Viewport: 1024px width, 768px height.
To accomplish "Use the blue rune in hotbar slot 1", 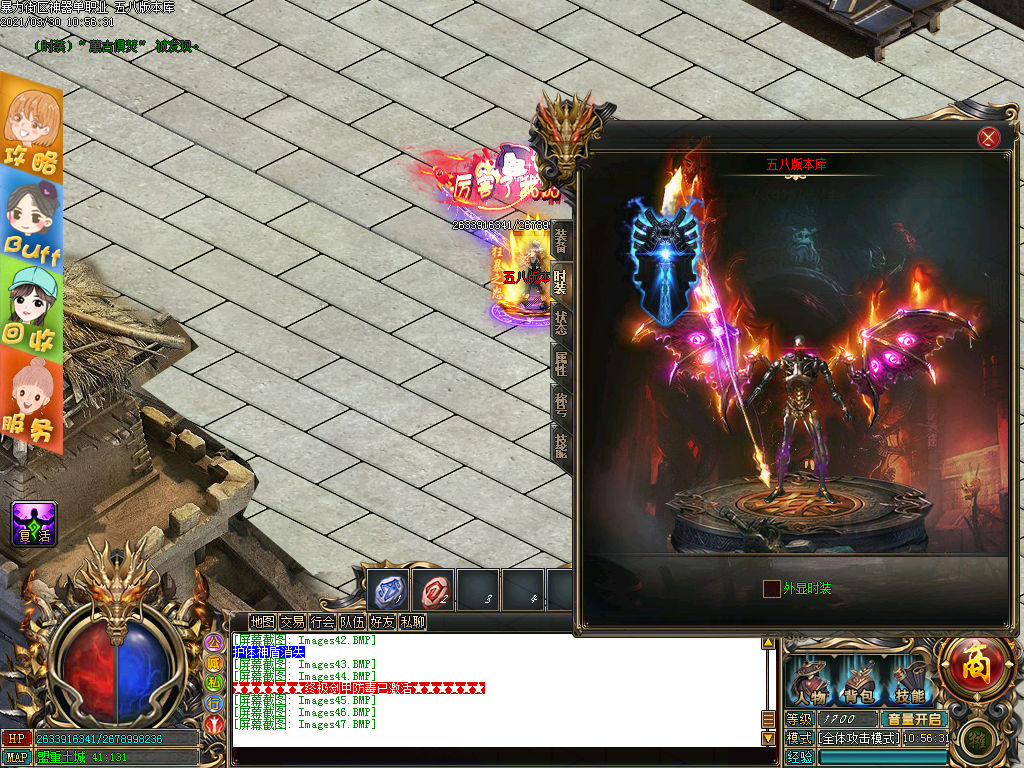I will (x=389, y=590).
